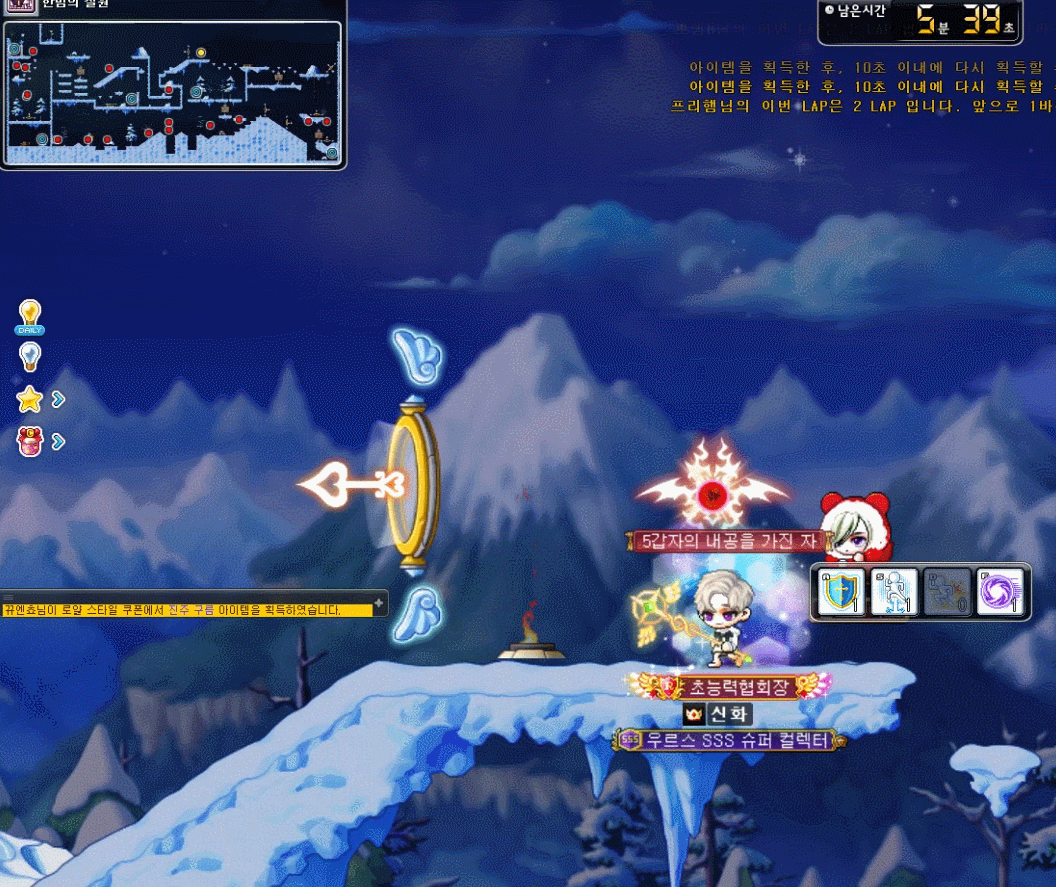Click the yellow highlighted chat message

[x=172, y=610]
